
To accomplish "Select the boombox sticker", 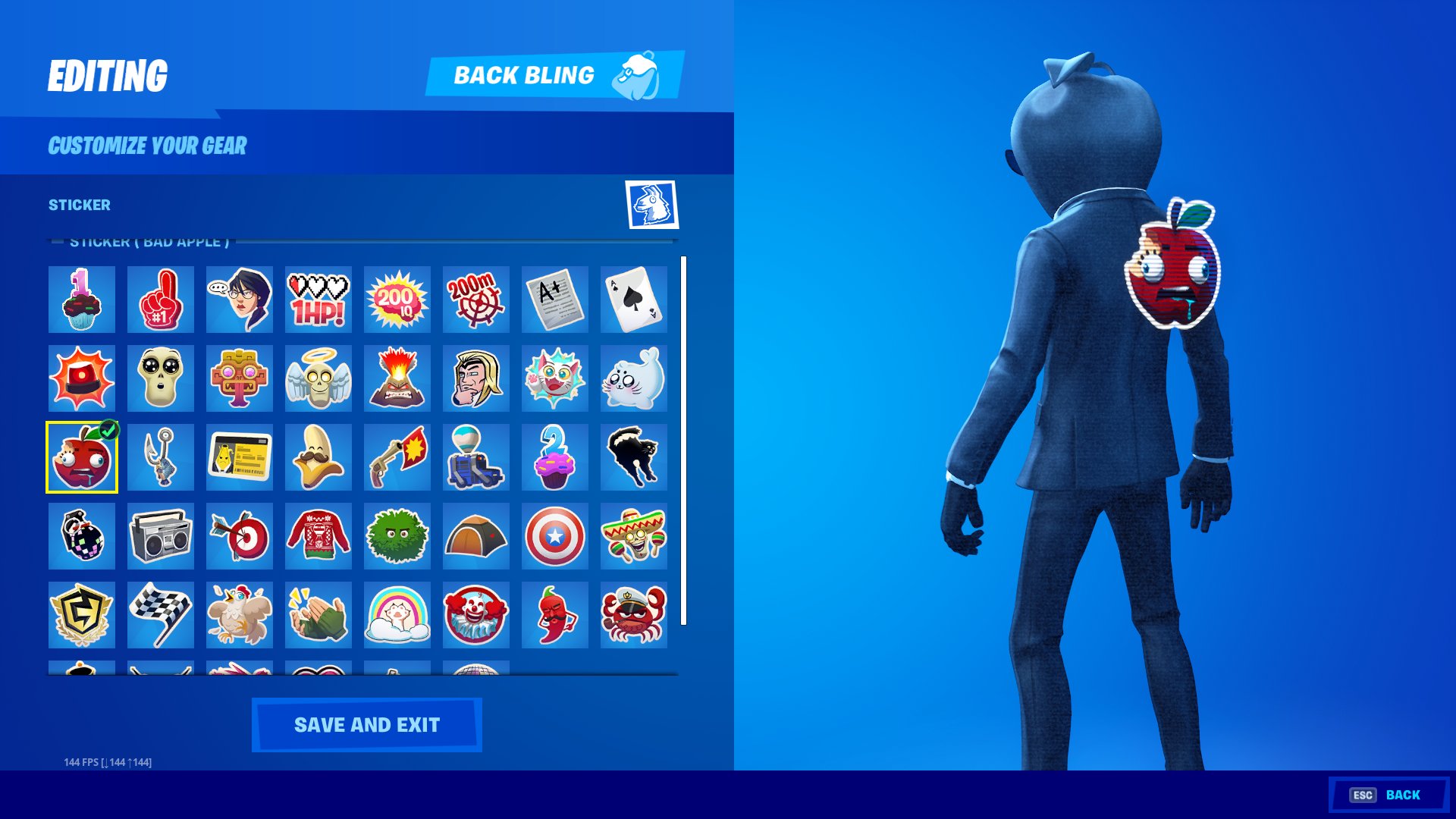I will tap(161, 537).
